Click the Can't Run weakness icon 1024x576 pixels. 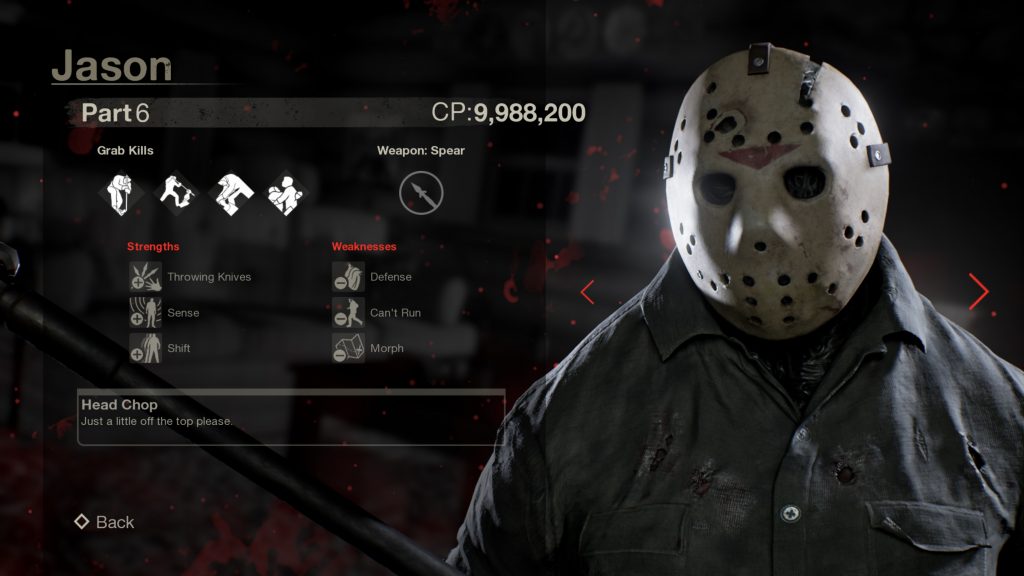pos(348,313)
